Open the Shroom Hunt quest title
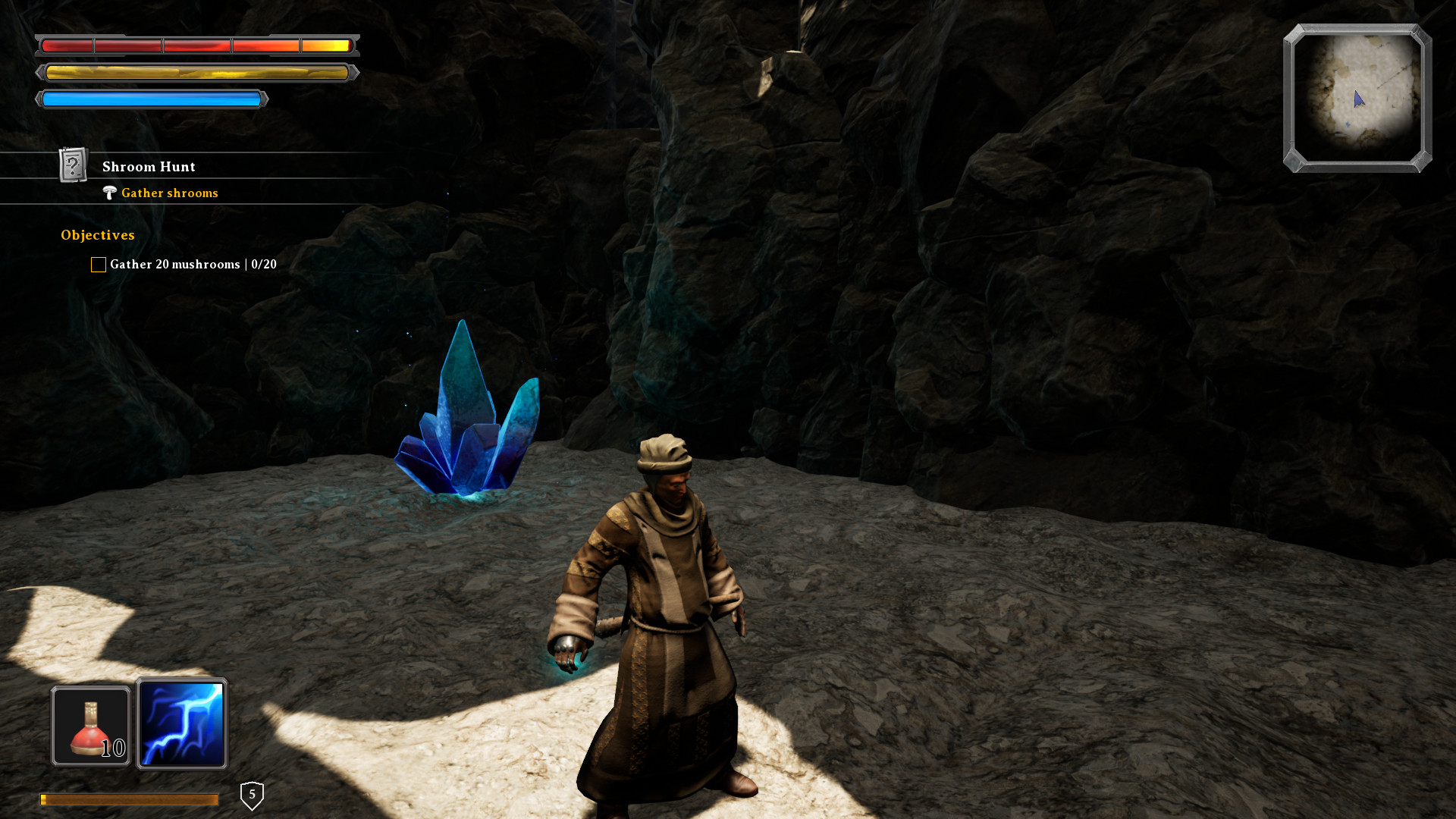This screenshot has height=819, width=1456. pyautogui.click(x=149, y=166)
